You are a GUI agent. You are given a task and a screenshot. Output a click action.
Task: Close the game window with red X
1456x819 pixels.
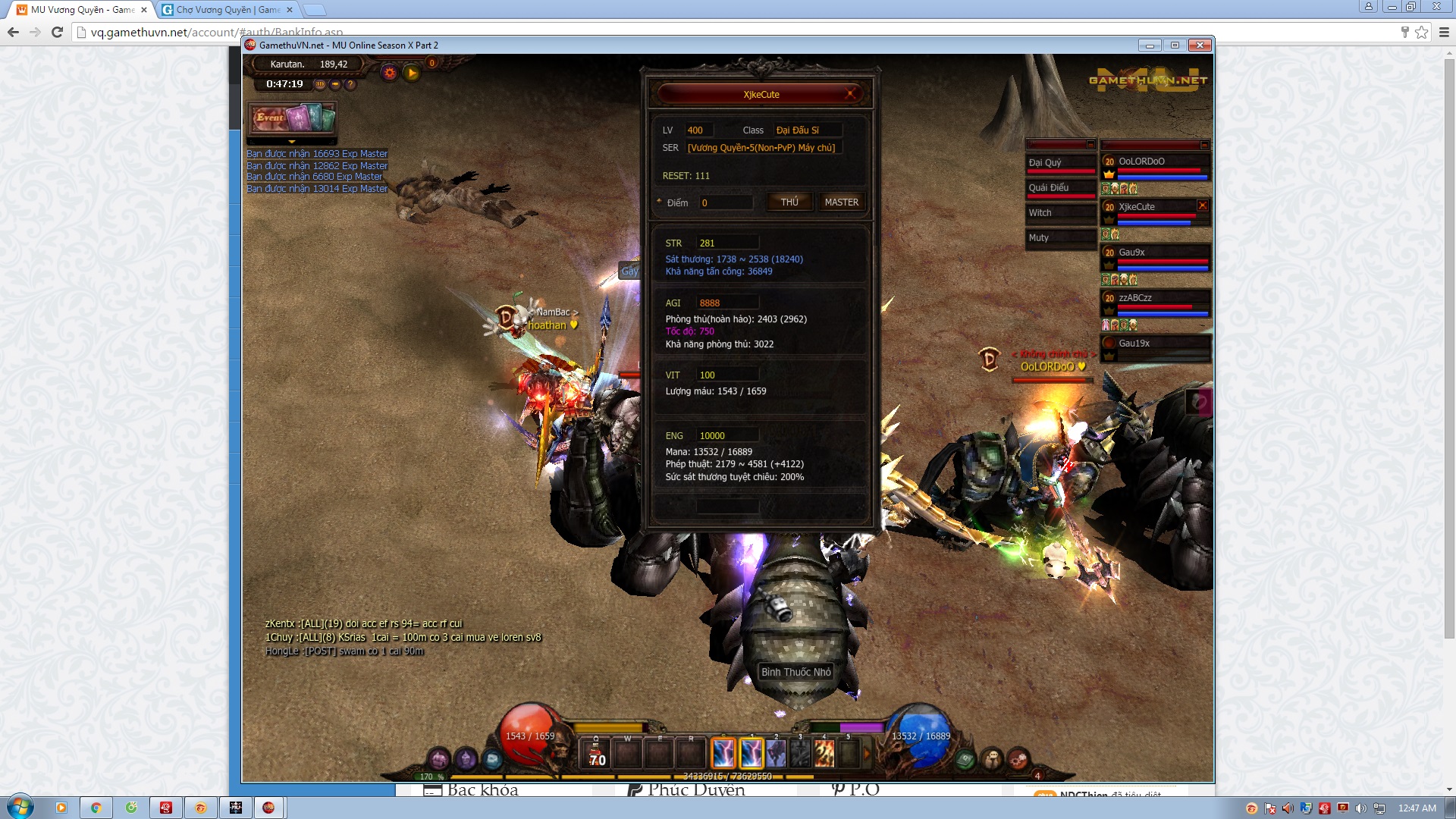[x=1200, y=45]
